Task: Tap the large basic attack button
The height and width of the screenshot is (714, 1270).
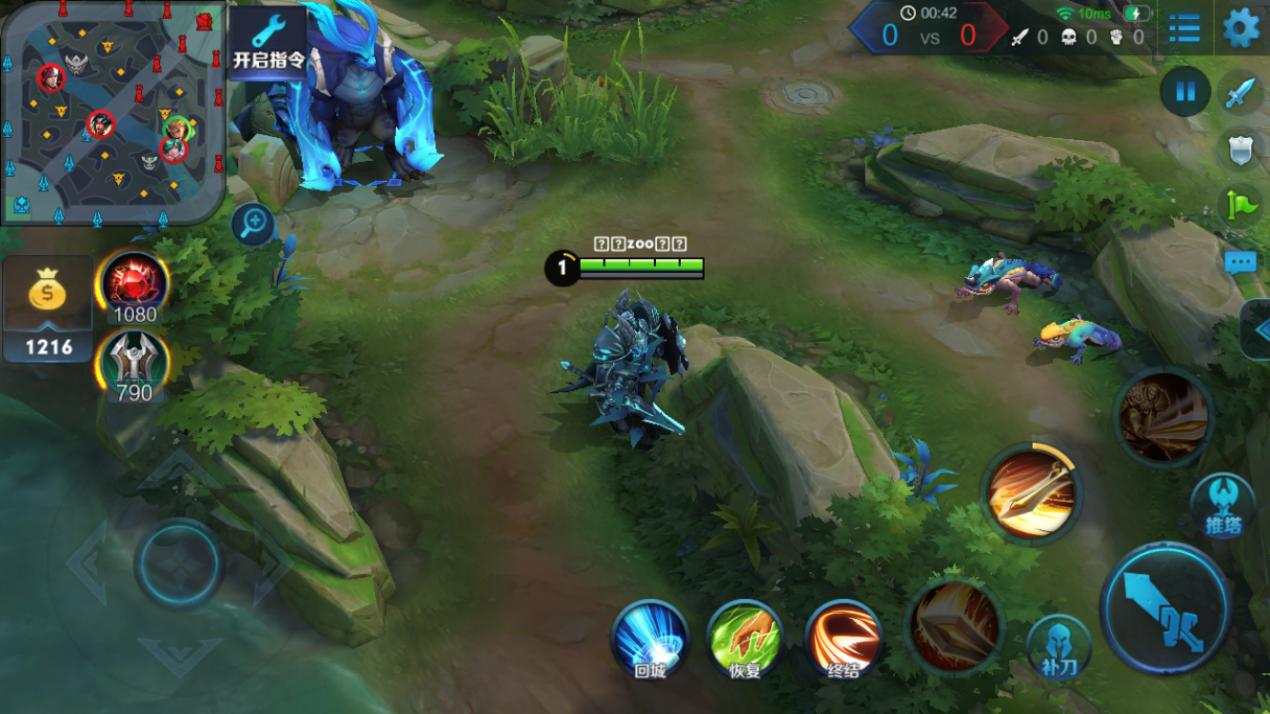Action: [x=1165, y=608]
